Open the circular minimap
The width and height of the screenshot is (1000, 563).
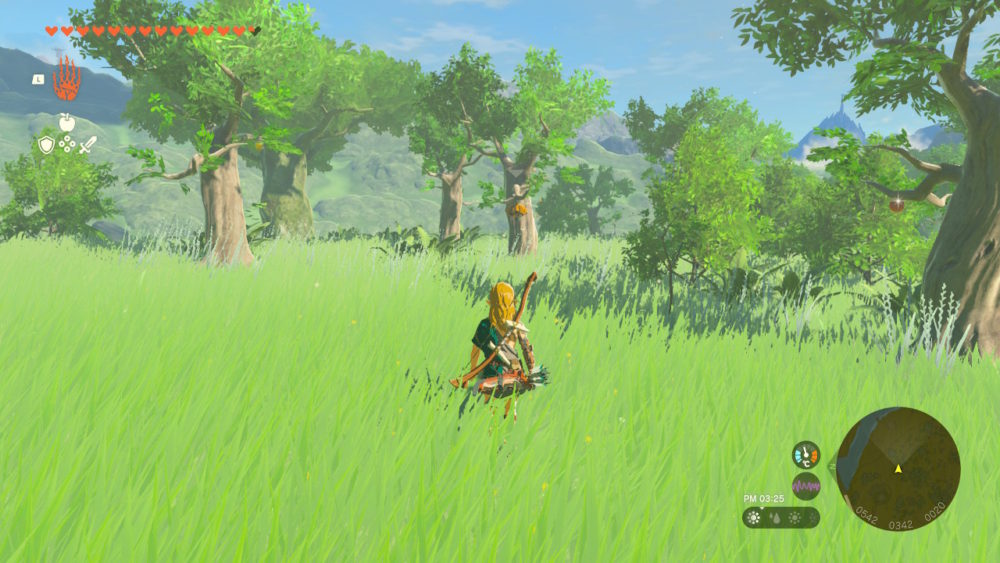coord(898,468)
